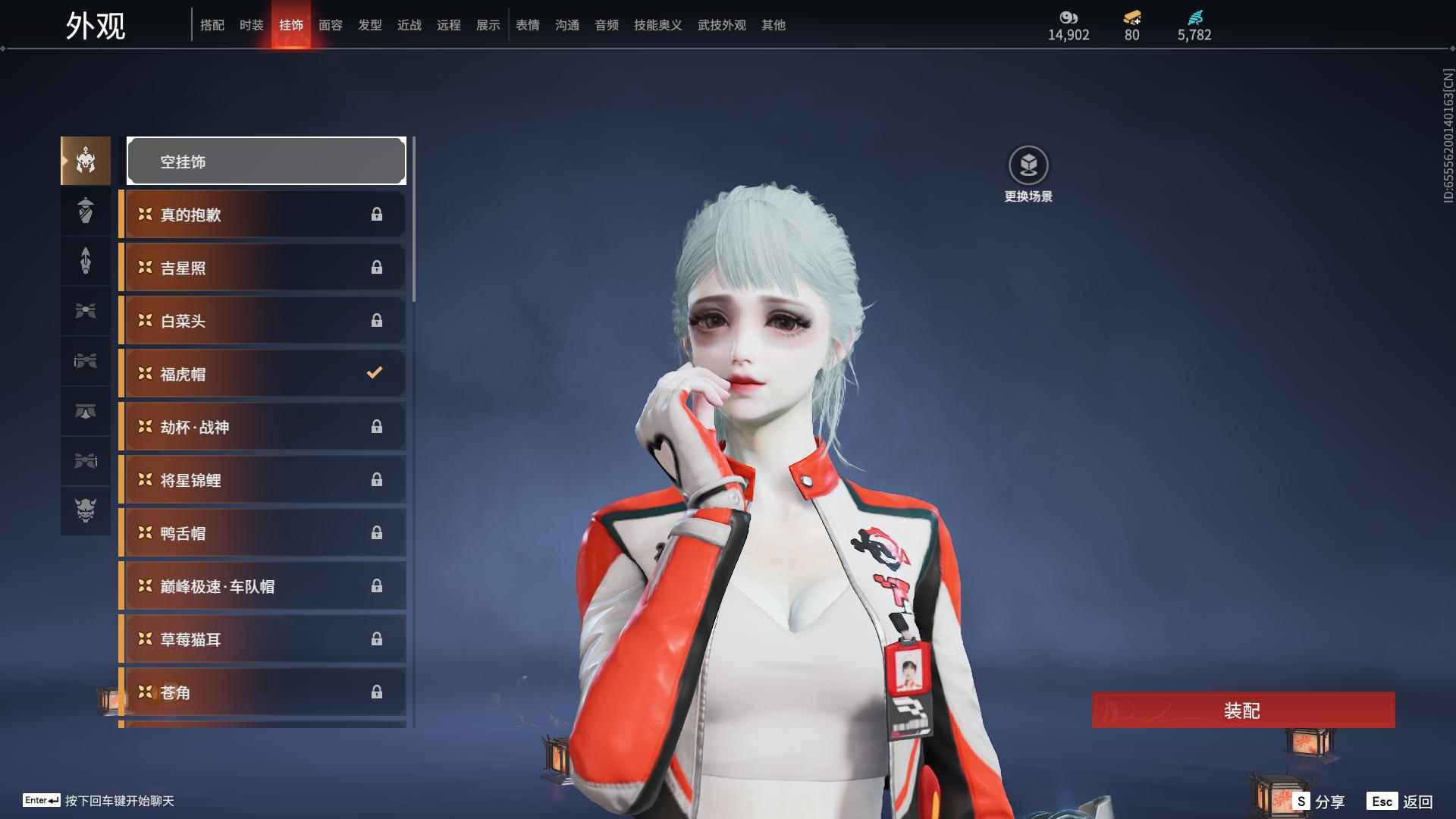Open the chat input prompt
Screen dimensions: 1456x819
coord(99,801)
